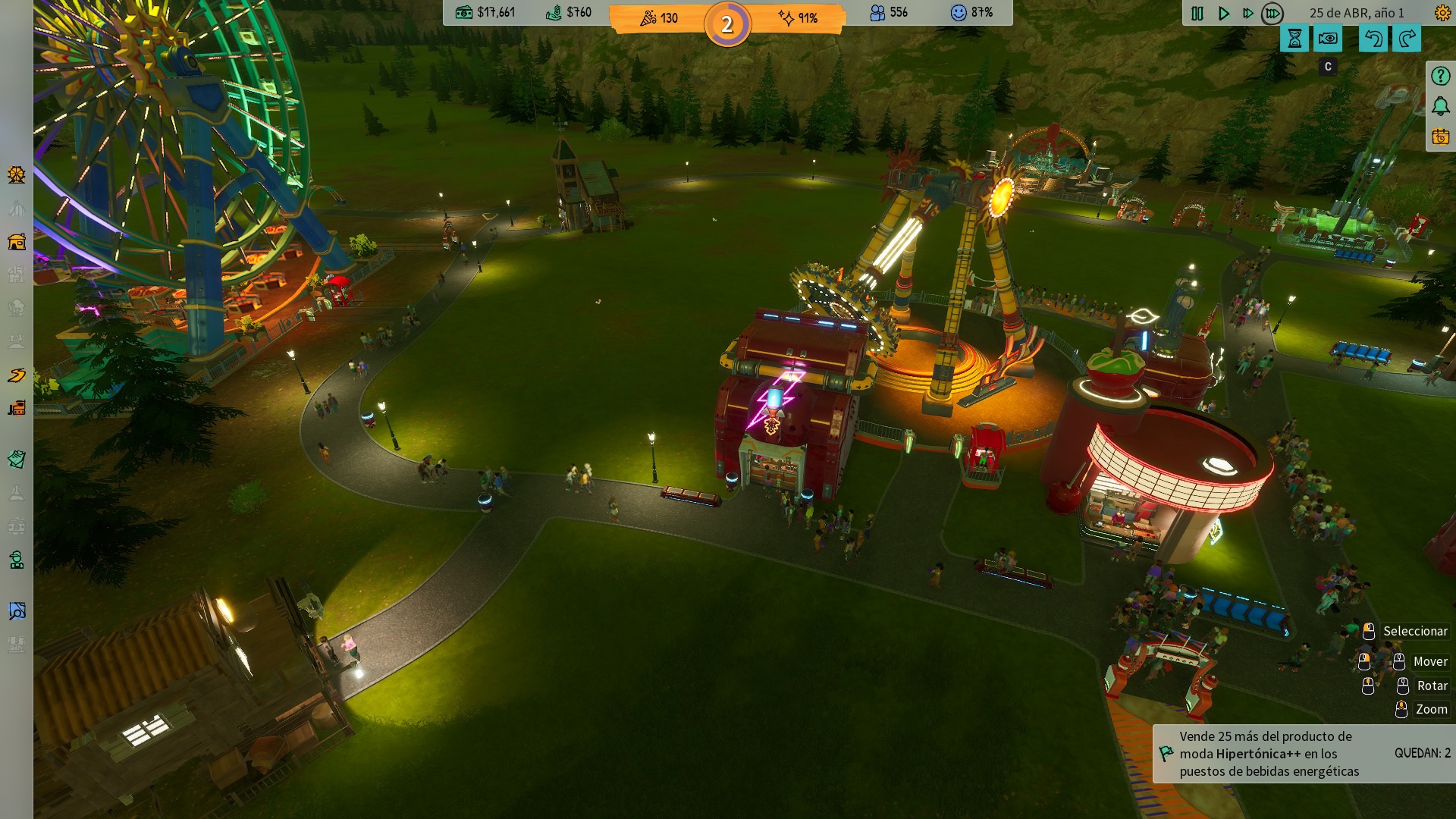Image resolution: width=1456 pixels, height=819 pixels.
Task: Open the shop stall building menu
Action: point(17,242)
